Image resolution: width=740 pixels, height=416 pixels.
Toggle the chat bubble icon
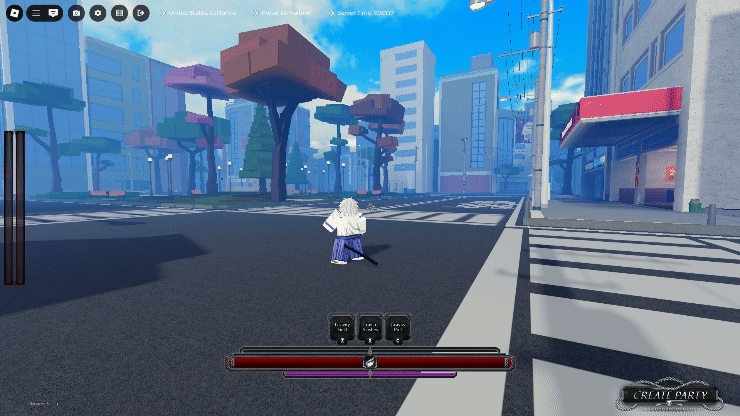(x=54, y=13)
